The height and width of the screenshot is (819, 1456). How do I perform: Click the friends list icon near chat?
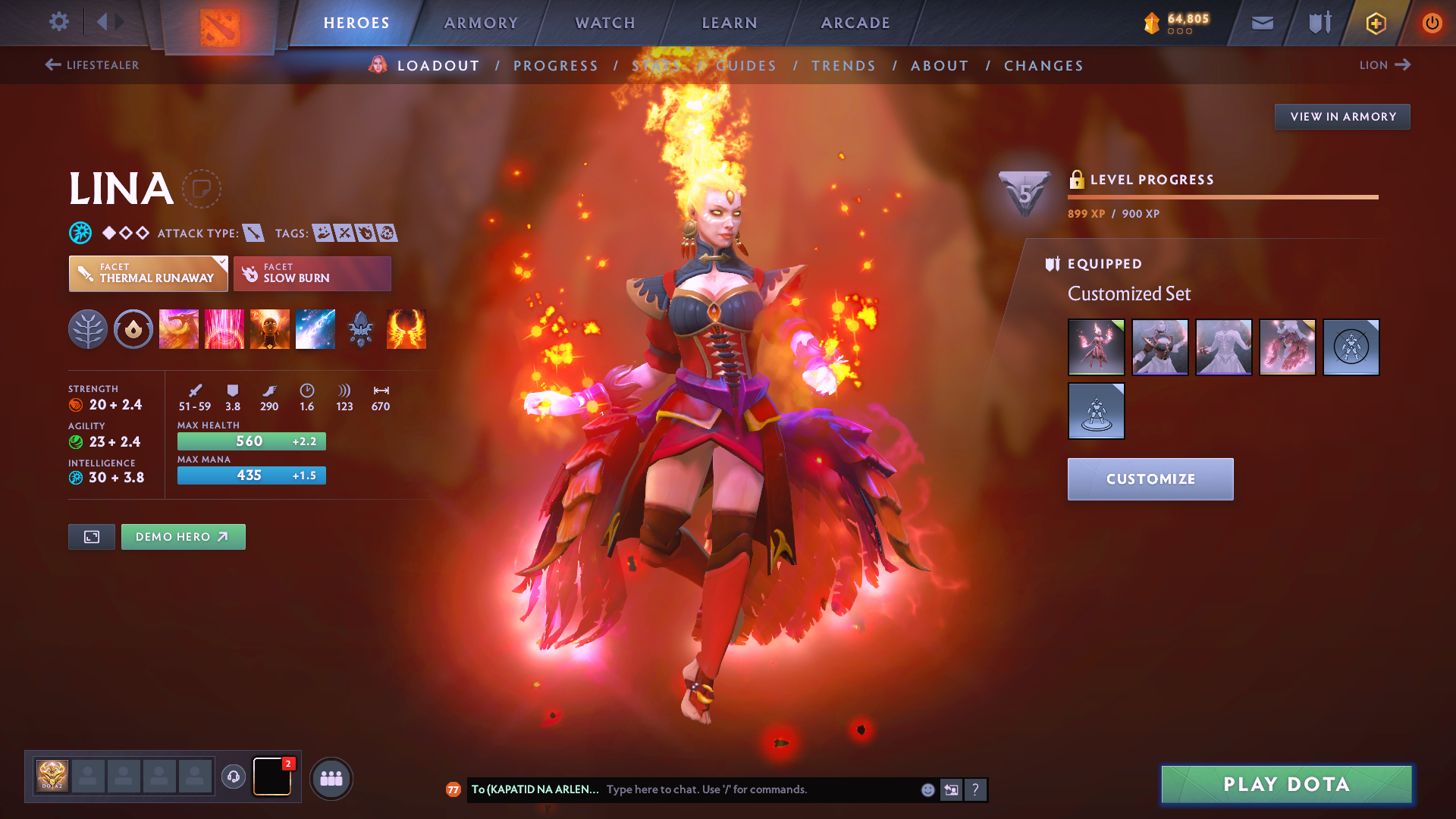pos(331,777)
